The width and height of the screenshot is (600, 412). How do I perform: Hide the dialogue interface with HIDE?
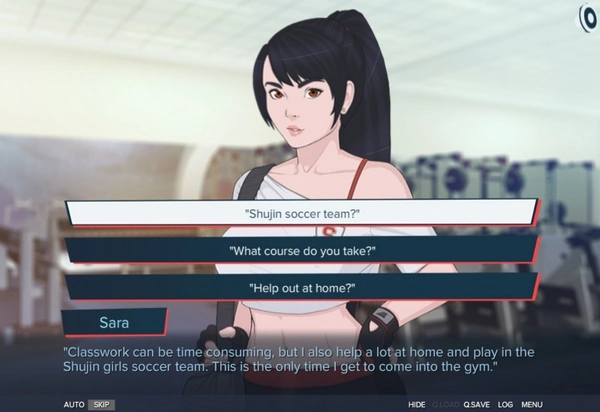pyautogui.click(x=417, y=404)
